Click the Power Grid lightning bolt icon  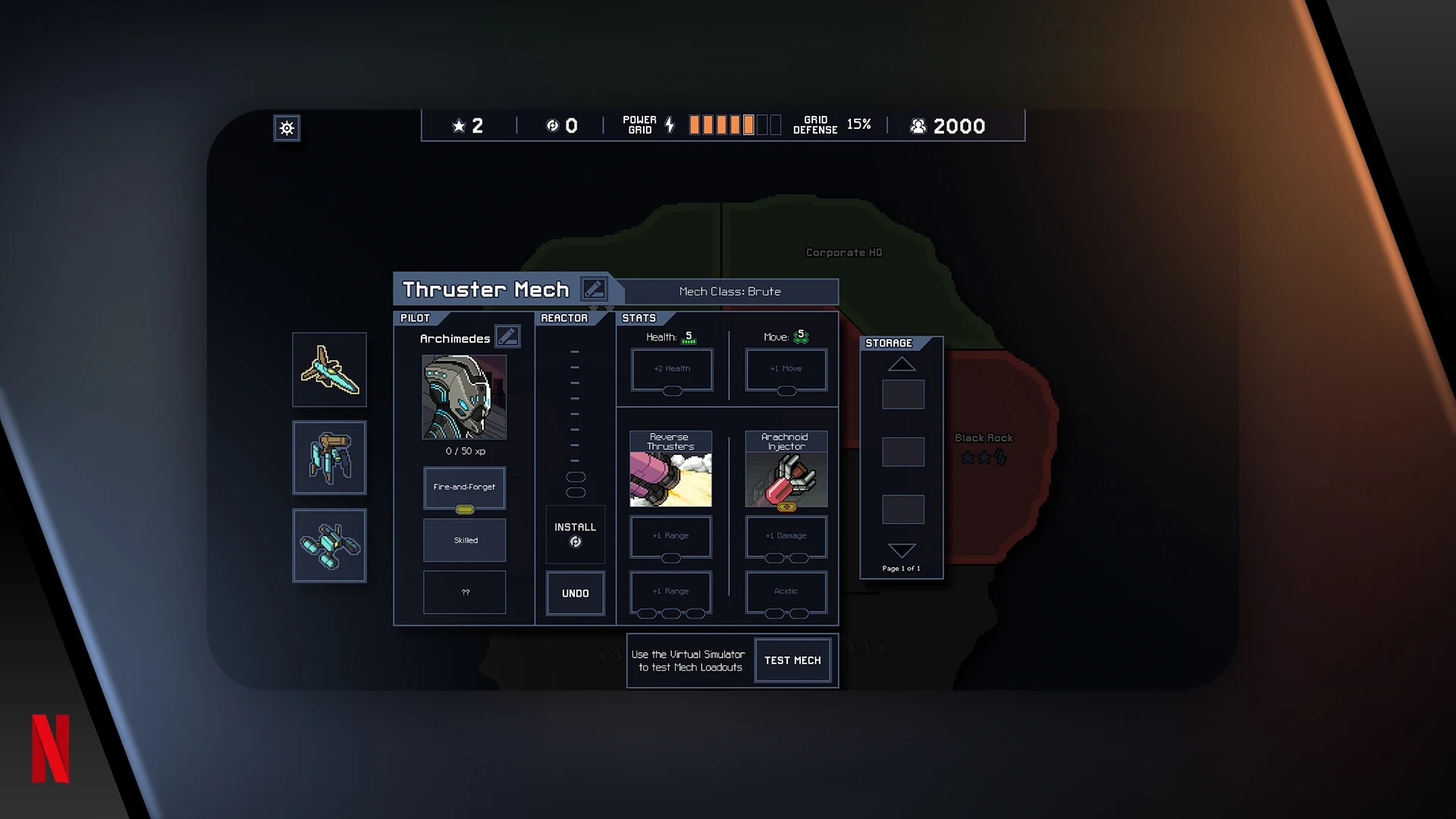668,125
